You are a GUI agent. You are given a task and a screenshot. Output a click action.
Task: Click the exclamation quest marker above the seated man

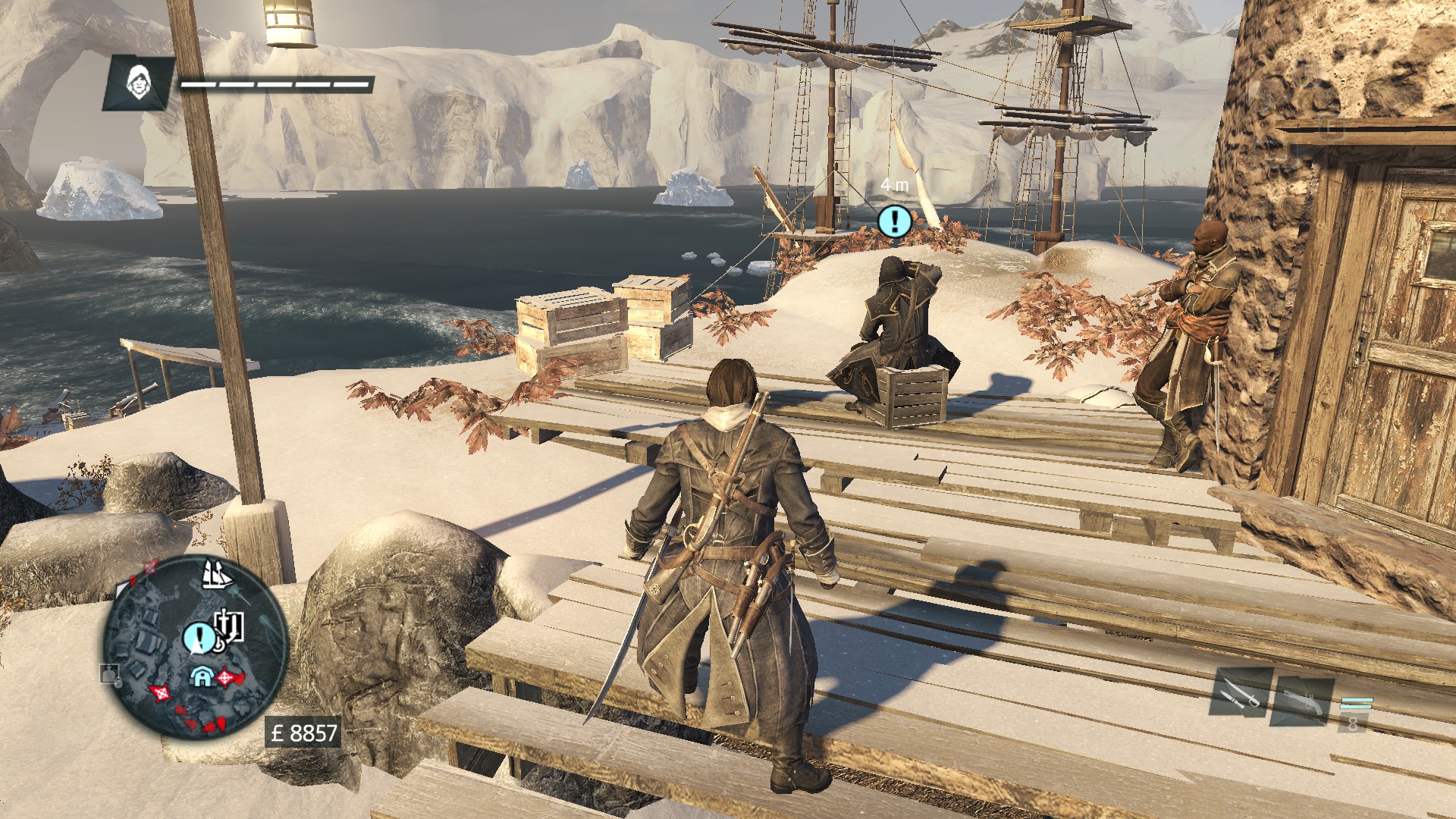click(895, 221)
